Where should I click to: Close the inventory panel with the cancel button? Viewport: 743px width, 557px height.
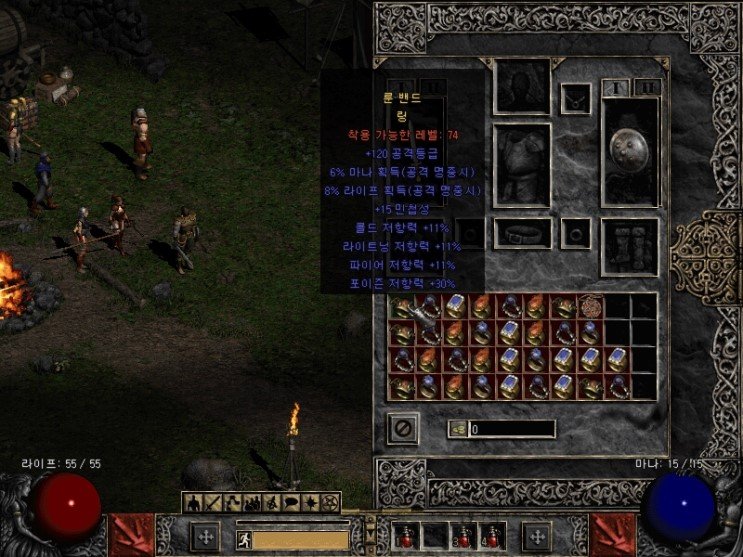[402, 428]
